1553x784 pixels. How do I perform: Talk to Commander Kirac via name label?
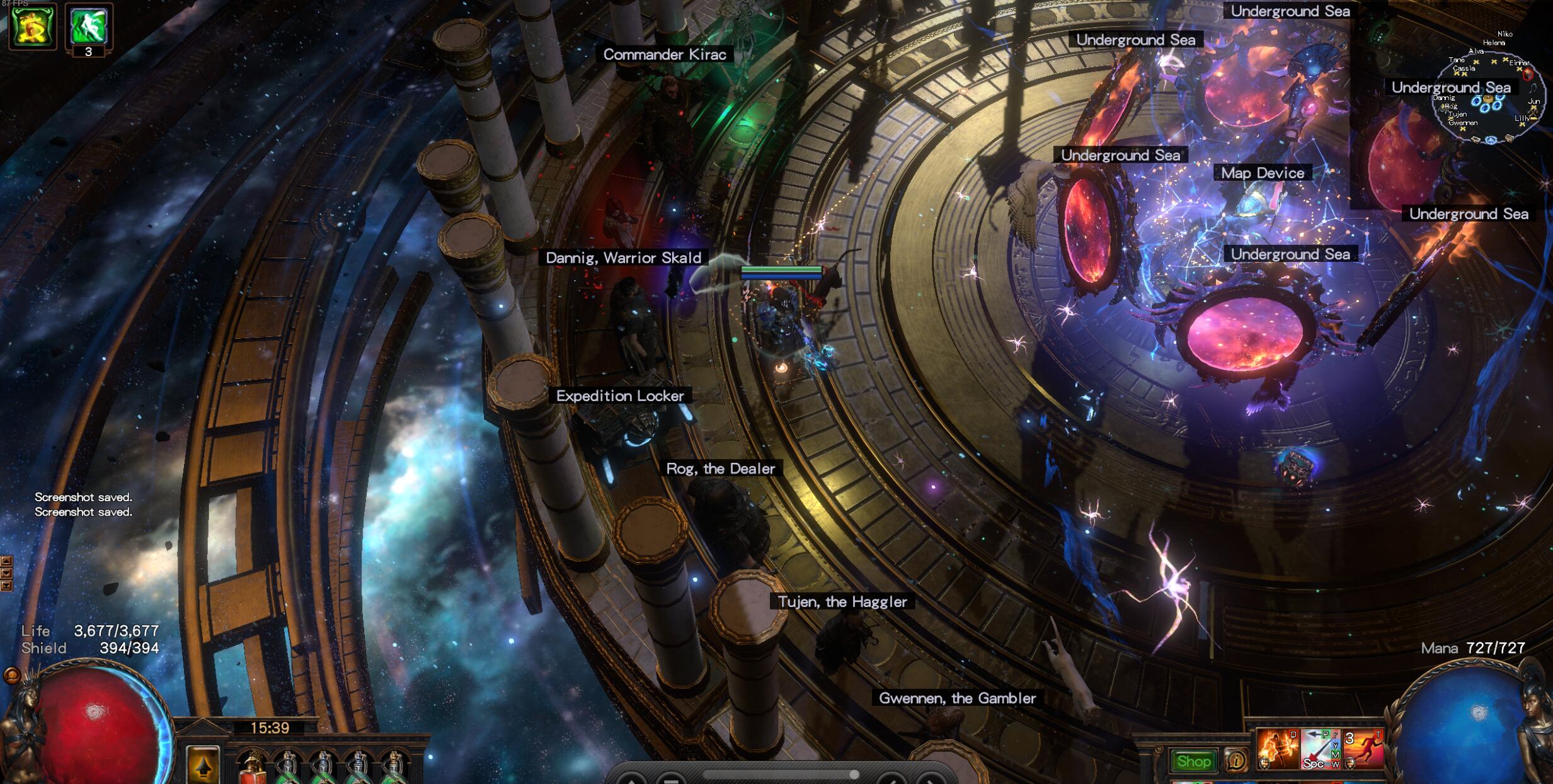click(665, 55)
